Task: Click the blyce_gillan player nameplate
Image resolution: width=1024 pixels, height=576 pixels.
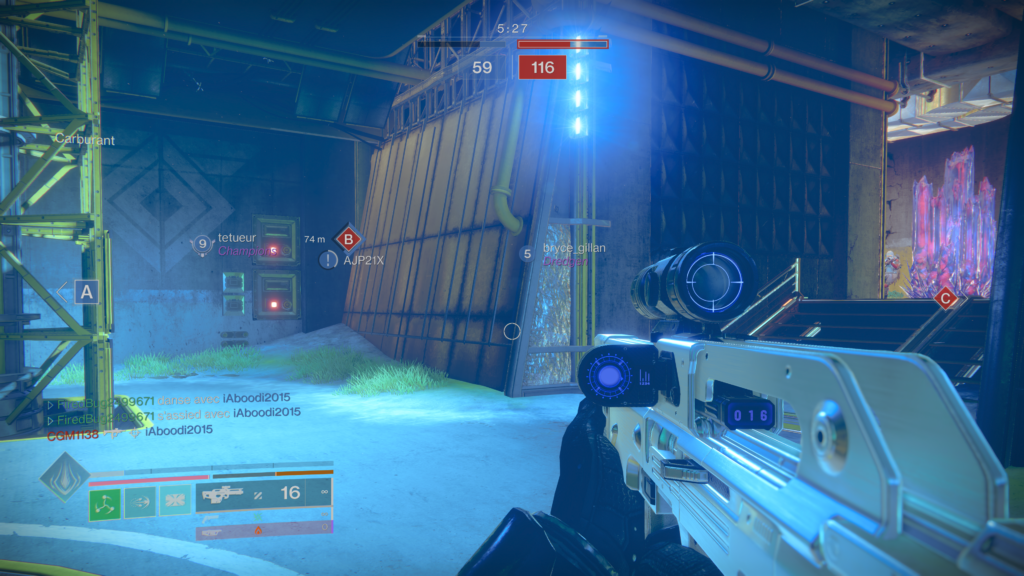Action: pyautogui.click(x=575, y=248)
